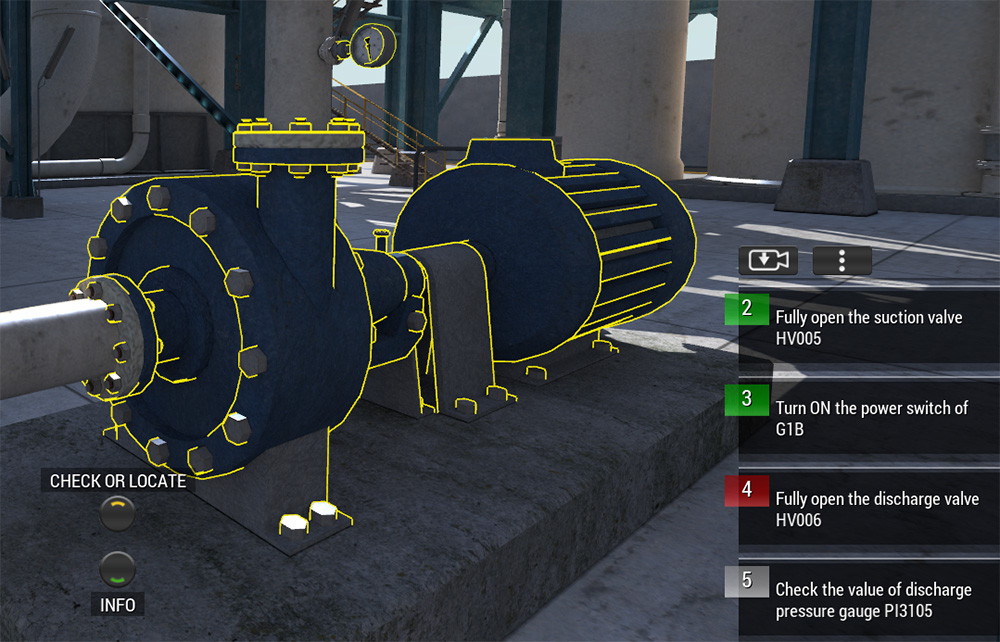
Task: Click the camera view button
Action: click(x=765, y=260)
